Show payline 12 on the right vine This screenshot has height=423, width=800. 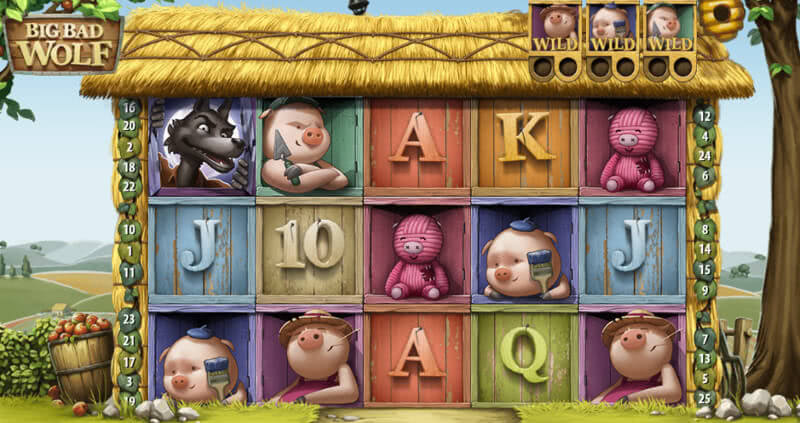704,115
